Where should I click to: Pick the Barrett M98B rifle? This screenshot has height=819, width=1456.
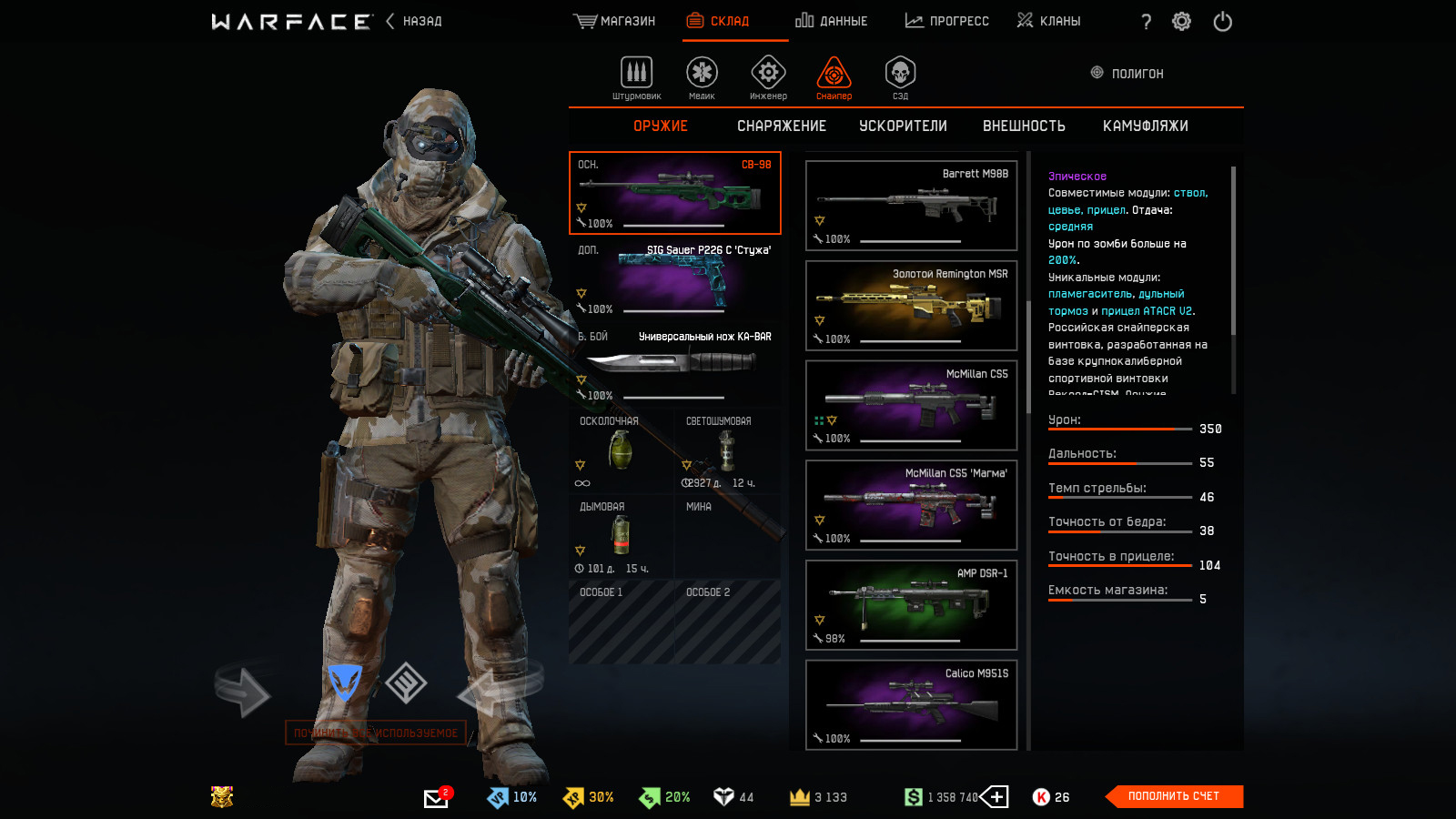click(x=911, y=206)
